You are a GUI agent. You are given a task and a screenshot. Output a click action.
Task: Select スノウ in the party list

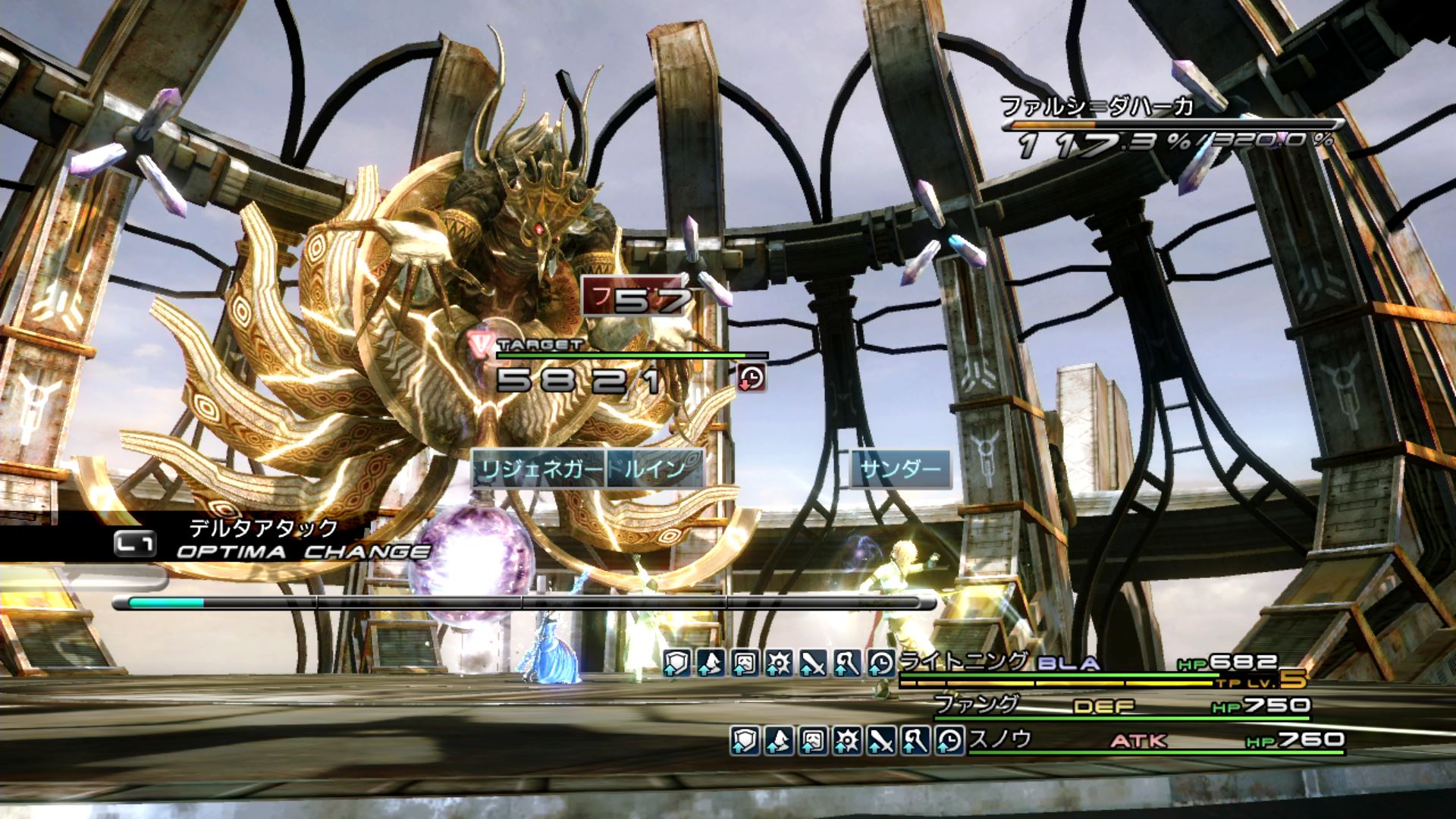[x=1001, y=739]
